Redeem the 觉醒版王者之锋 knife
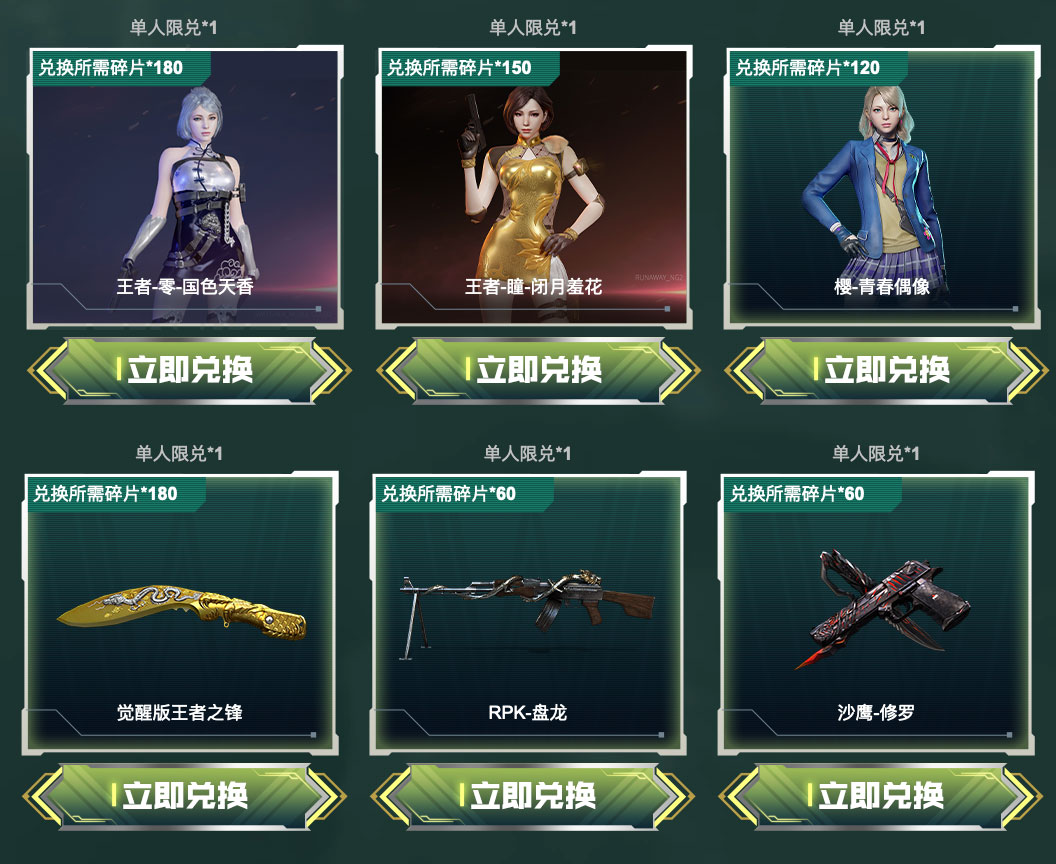Screen dimensions: 1056x864 183,796
